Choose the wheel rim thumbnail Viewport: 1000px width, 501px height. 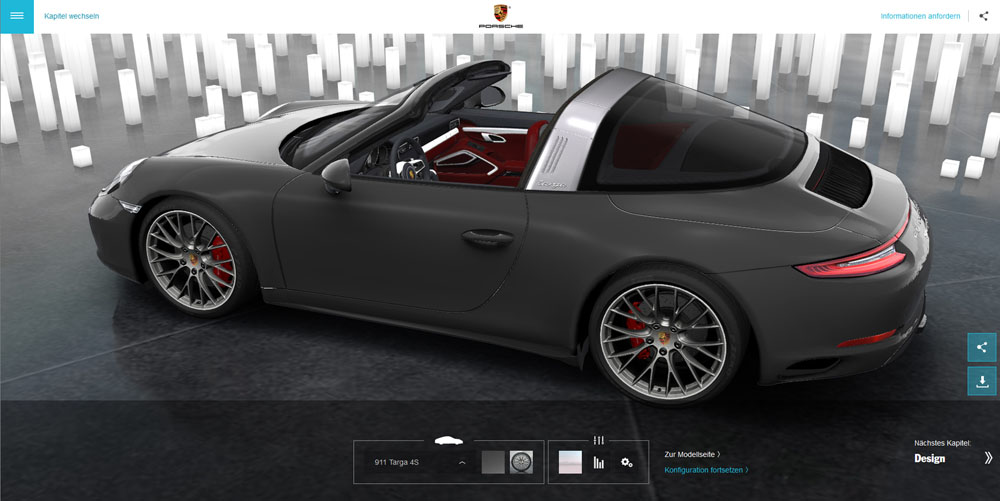click(x=521, y=462)
